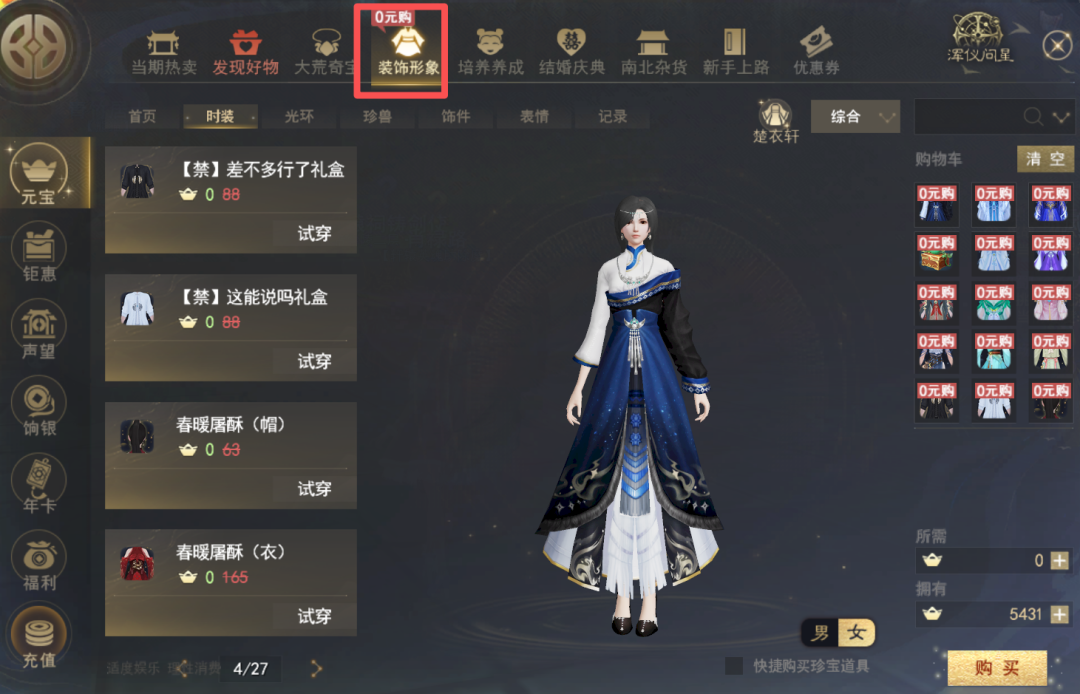Clear the shopping cart with 清空
1080x694 pixels.
coord(1046,159)
